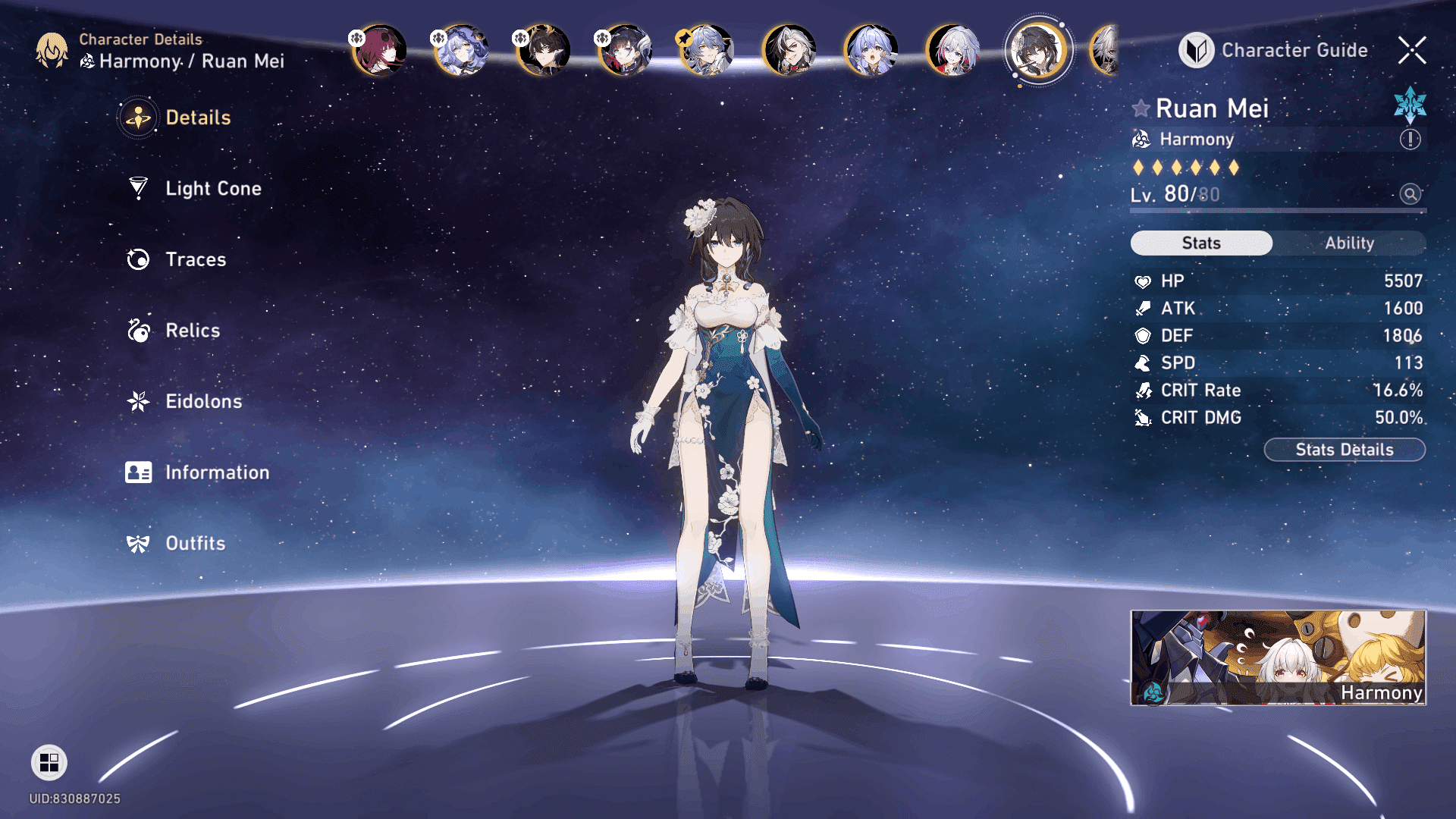Open the Outfits menu
This screenshot has width=1456, height=819.
pos(195,544)
